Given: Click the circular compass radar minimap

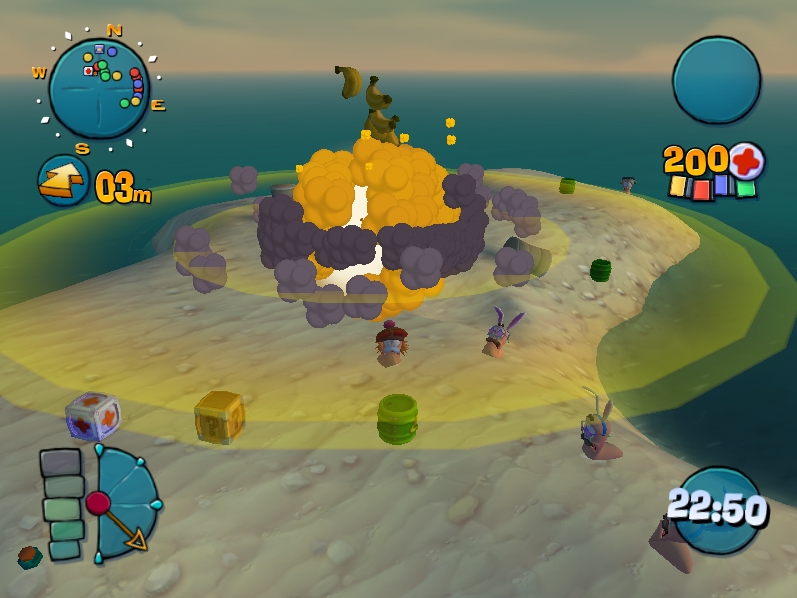Looking at the screenshot, I should pyautogui.click(x=99, y=88).
